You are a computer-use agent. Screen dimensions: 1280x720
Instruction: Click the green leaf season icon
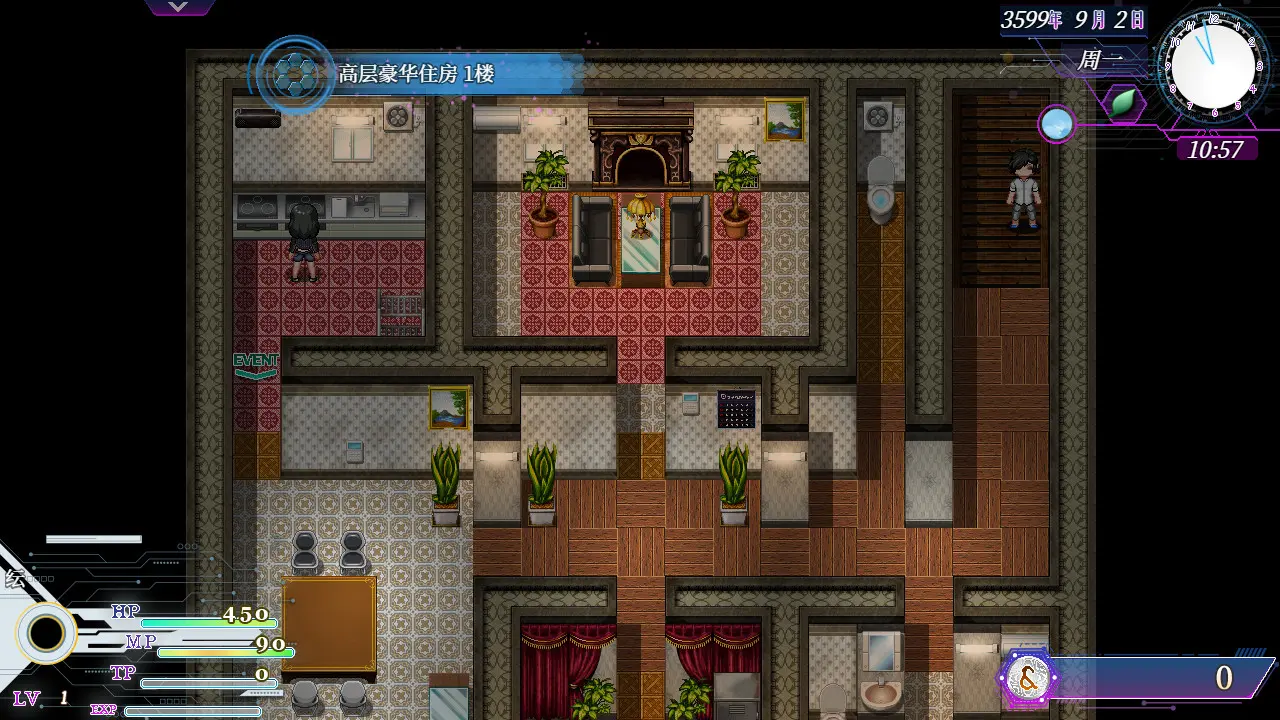[x=1122, y=103]
